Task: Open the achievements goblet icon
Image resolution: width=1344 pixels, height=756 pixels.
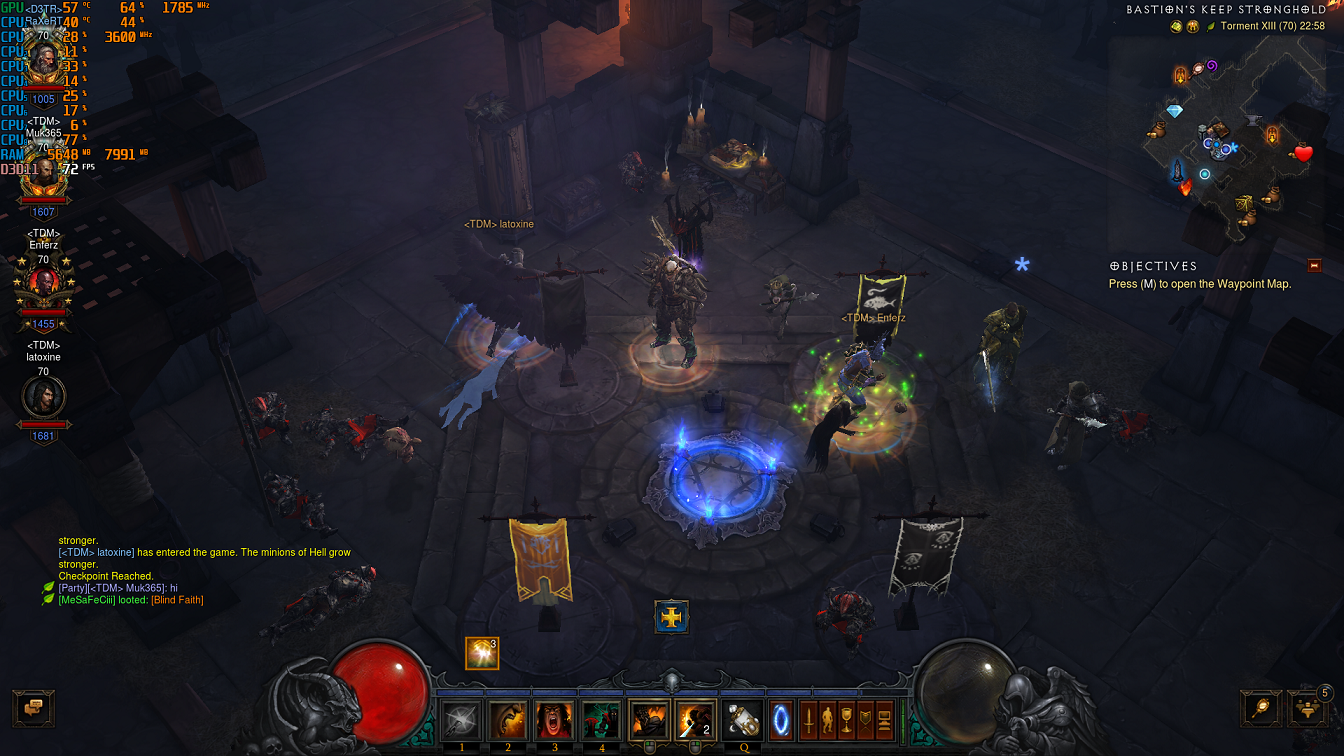Action: [846, 721]
